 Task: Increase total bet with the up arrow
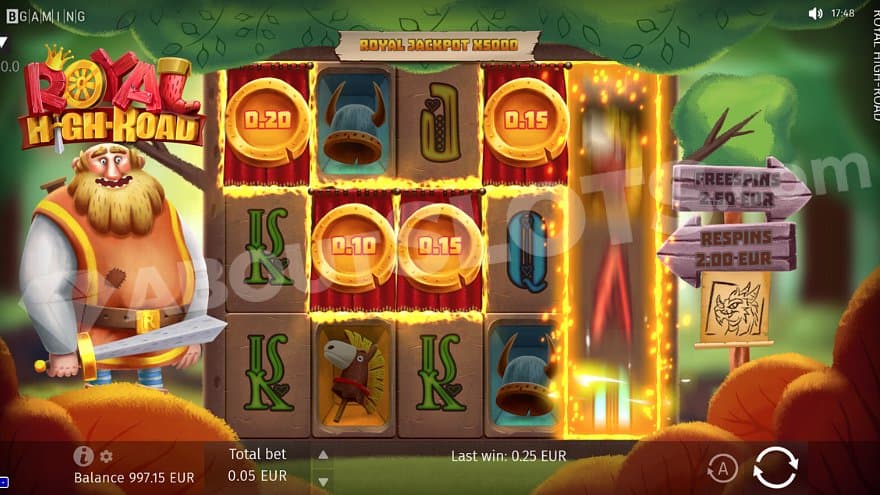coord(322,455)
